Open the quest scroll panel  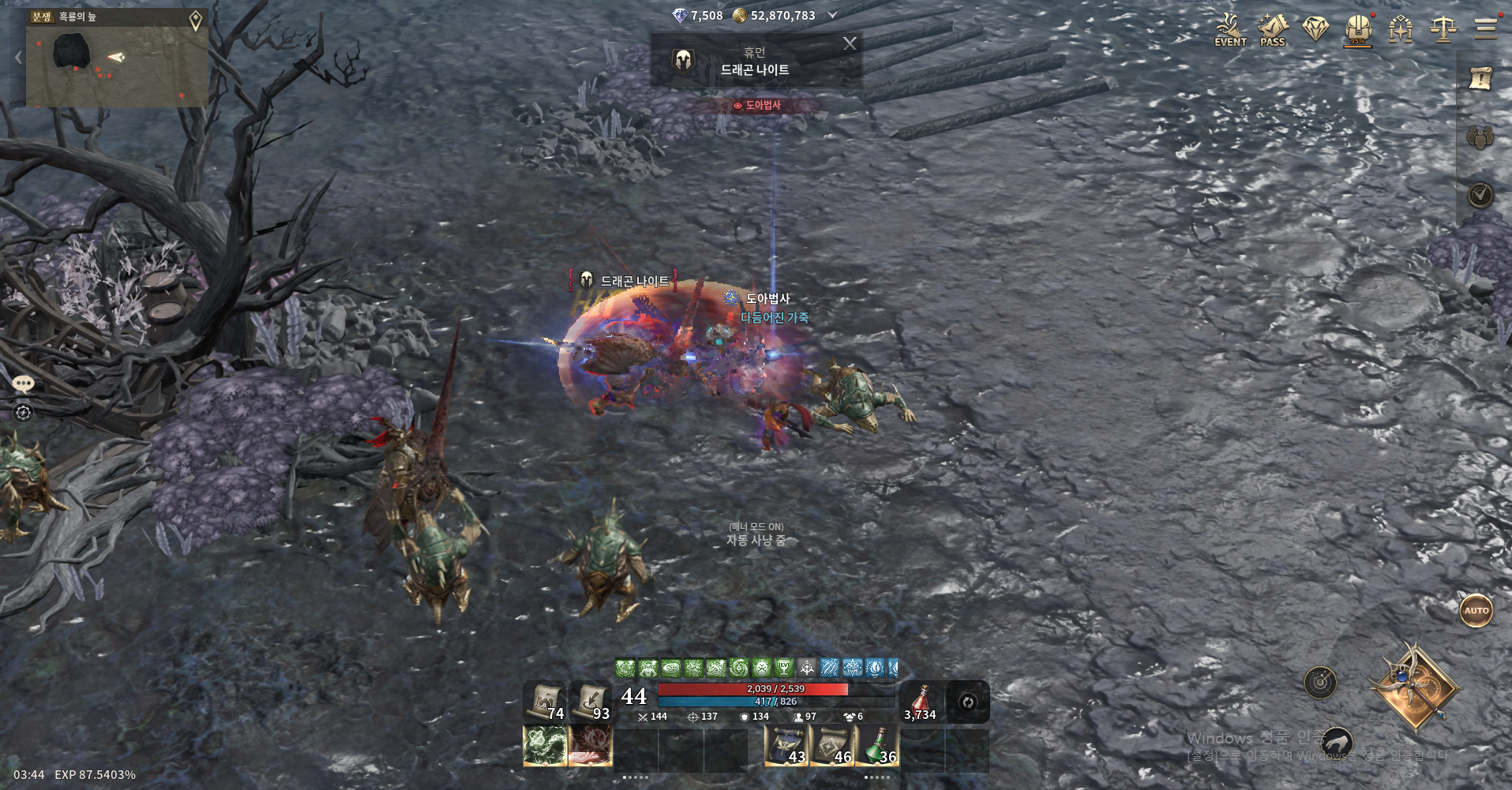(x=1480, y=77)
